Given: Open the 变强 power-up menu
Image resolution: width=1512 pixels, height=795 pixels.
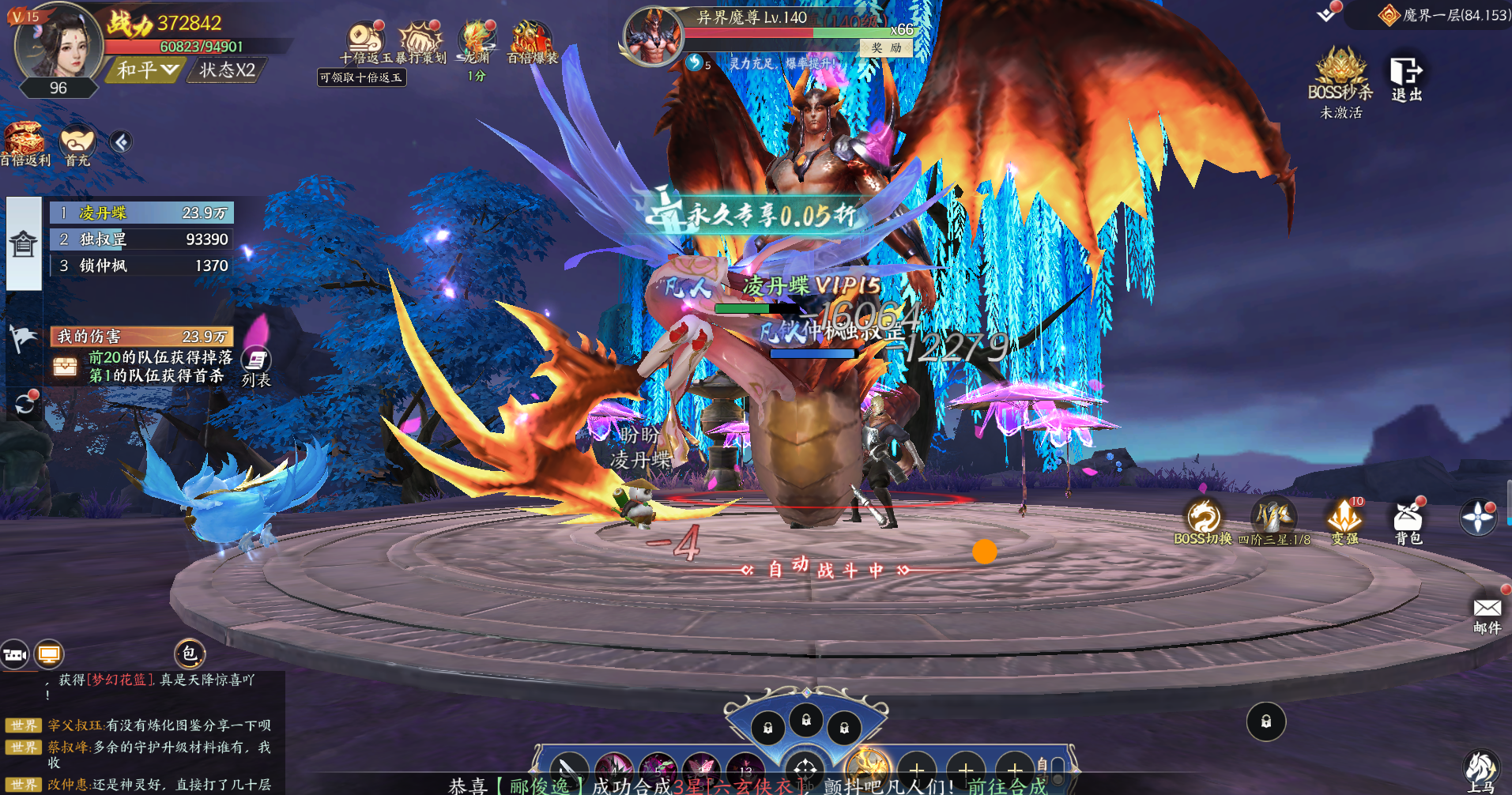Looking at the screenshot, I should click(1344, 521).
